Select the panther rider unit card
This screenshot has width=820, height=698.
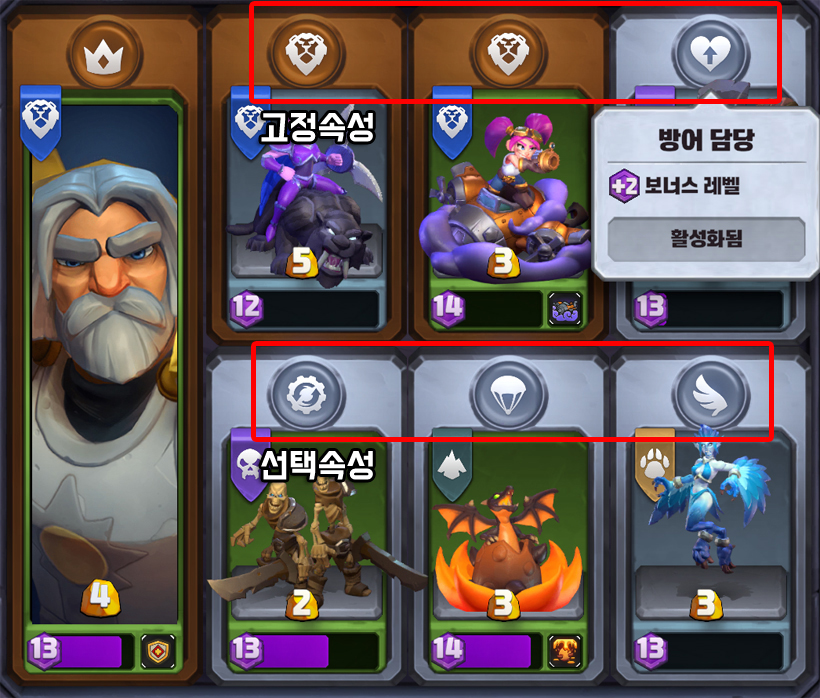(304, 200)
